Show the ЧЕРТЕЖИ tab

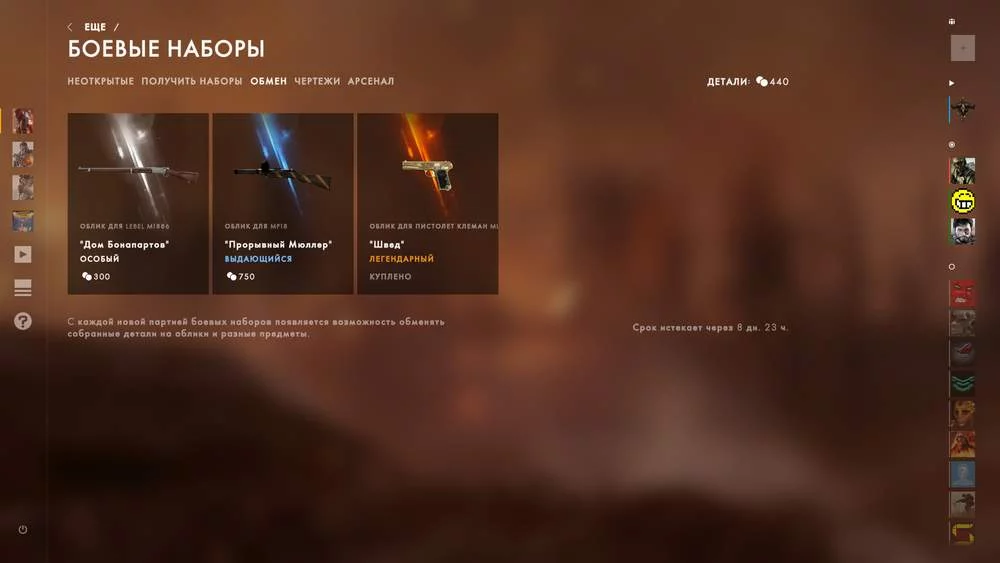pos(317,81)
